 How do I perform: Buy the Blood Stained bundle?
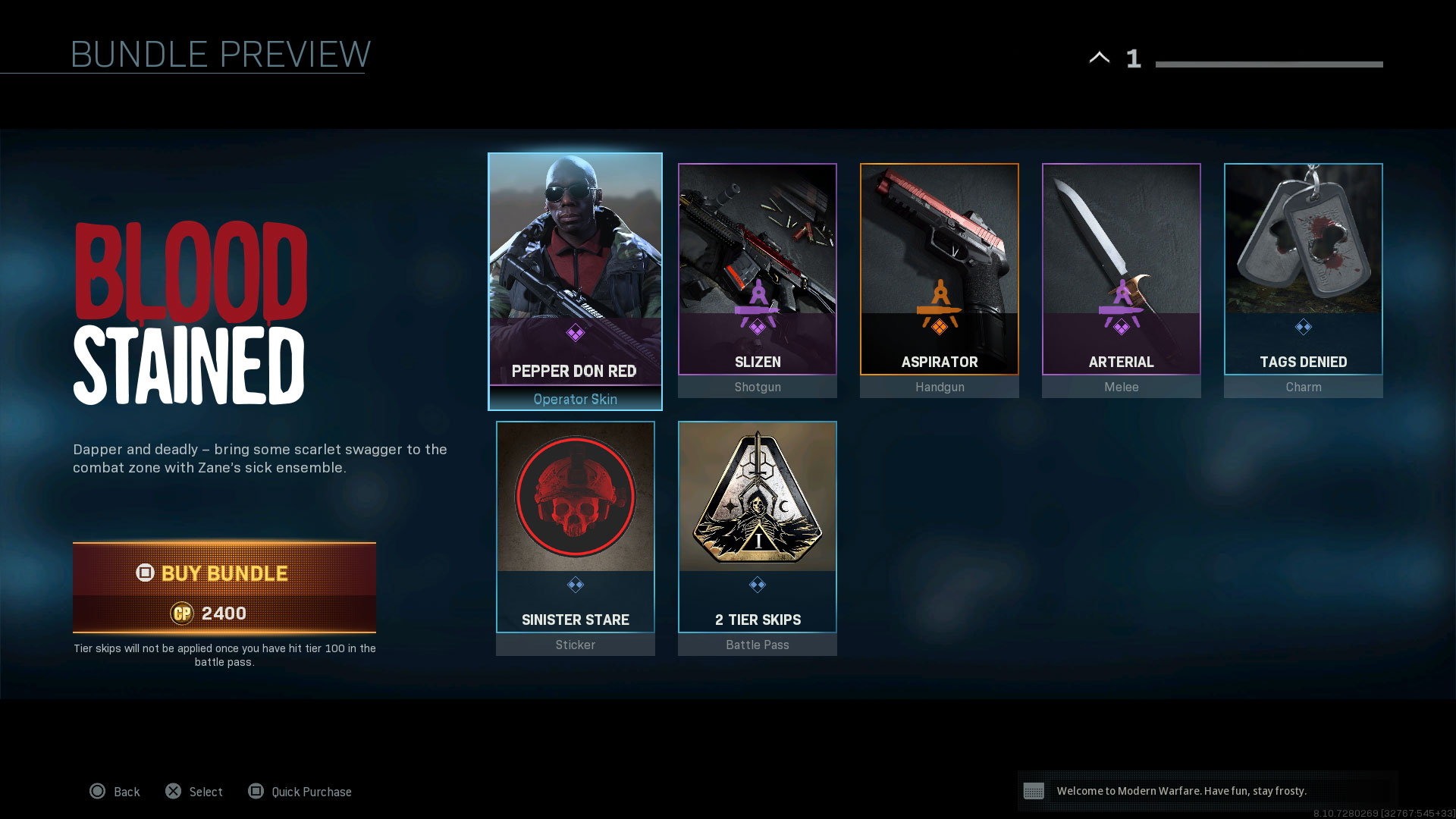point(224,587)
